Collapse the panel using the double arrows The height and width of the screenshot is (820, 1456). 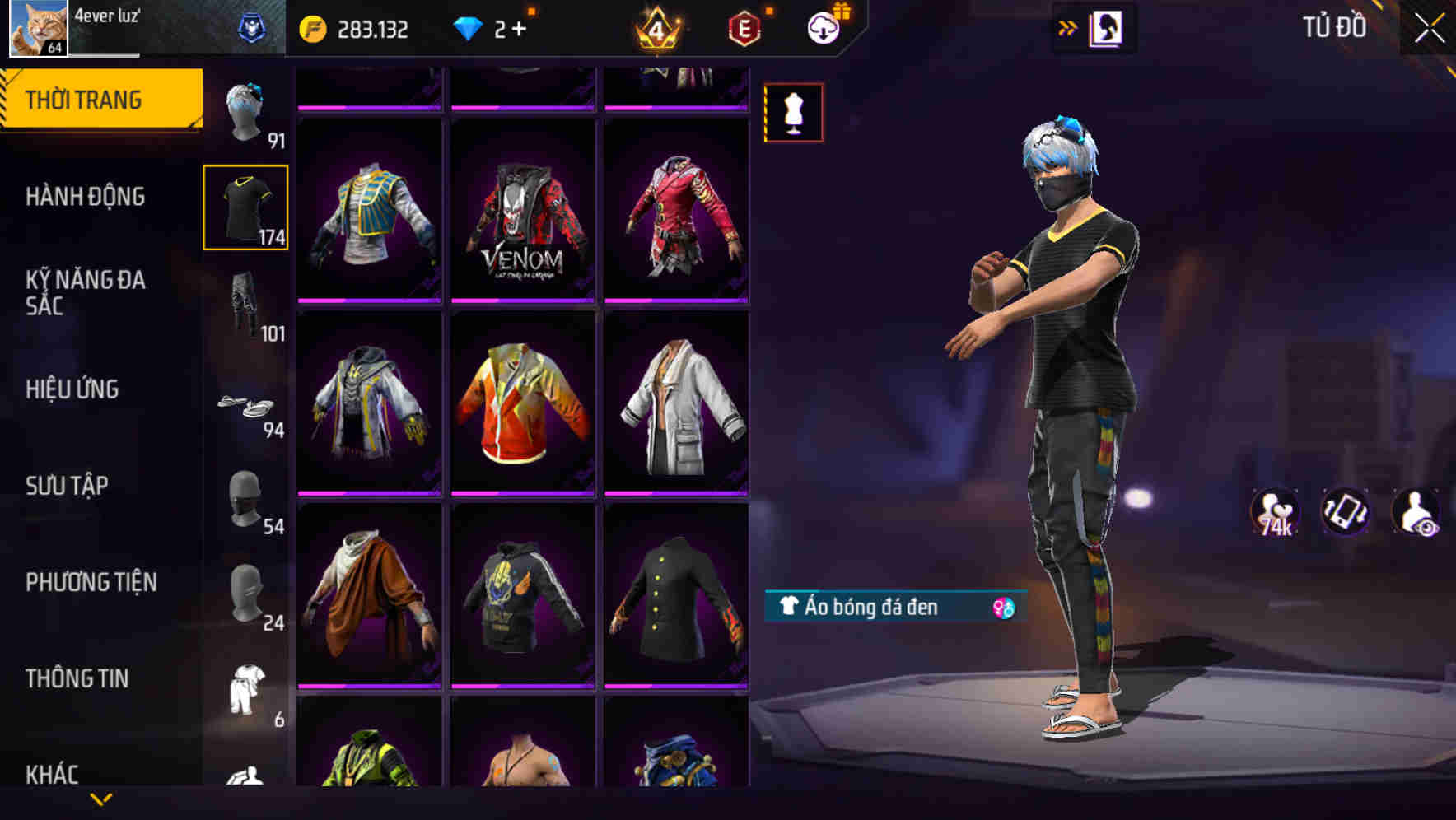click(x=1068, y=27)
